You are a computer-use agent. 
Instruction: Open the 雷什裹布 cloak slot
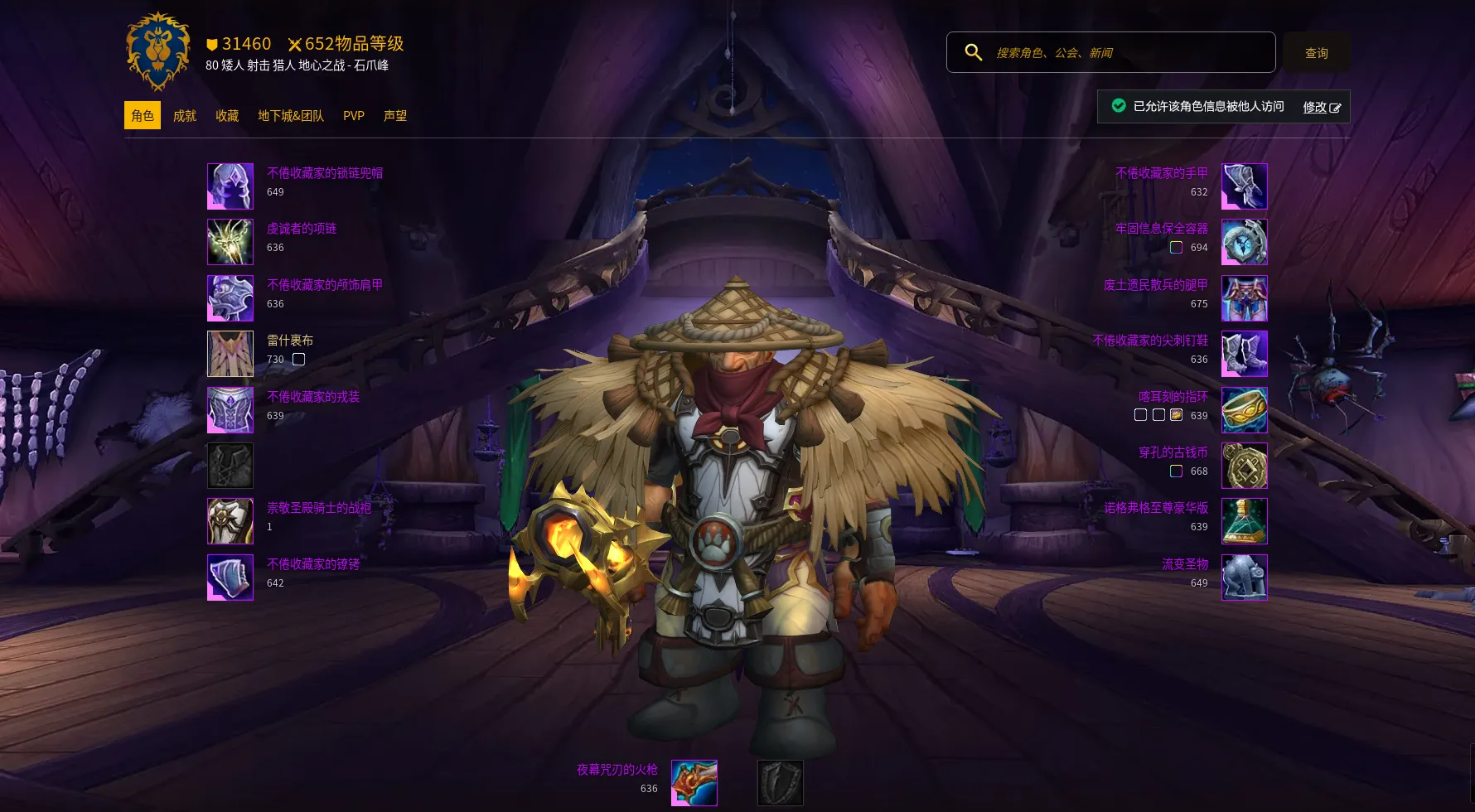(x=230, y=354)
